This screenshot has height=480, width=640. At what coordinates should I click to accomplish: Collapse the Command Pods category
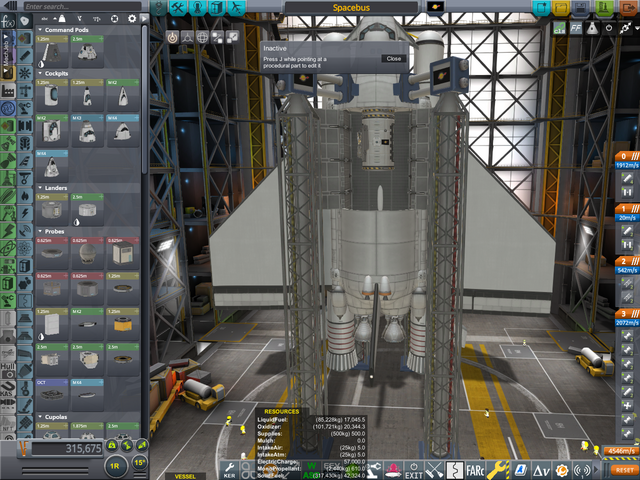[x=39, y=30]
